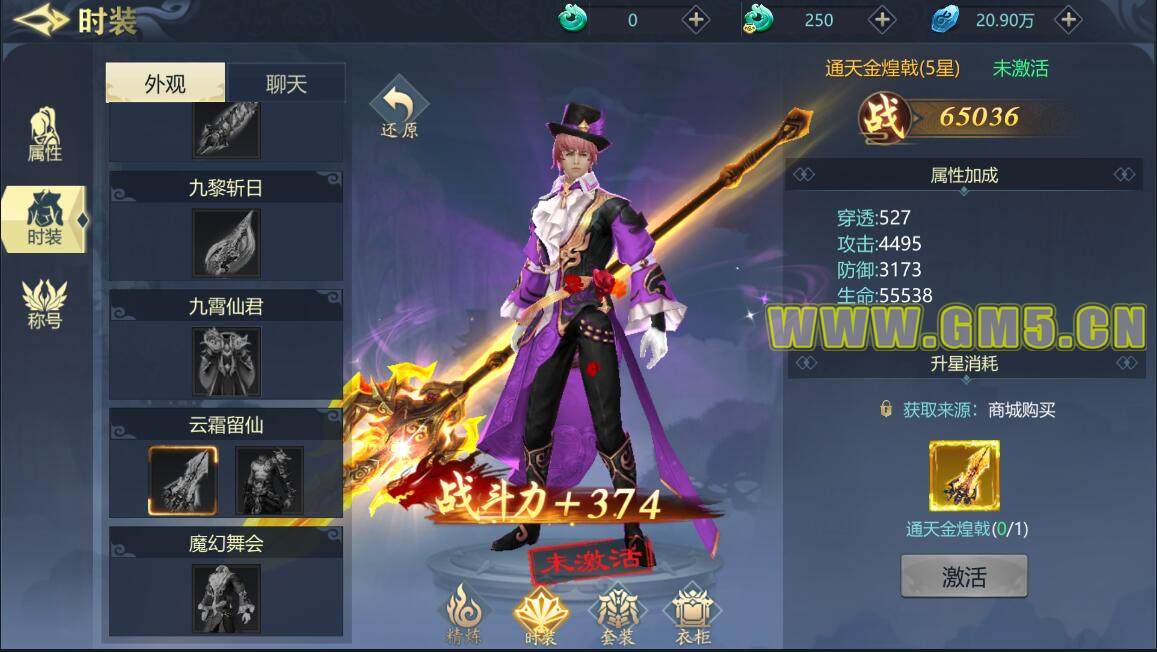The width and height of the screenshot is (1157, 652).
Task: Switch to the bottom 时装 icon
Action: click(x=540, y=613)
